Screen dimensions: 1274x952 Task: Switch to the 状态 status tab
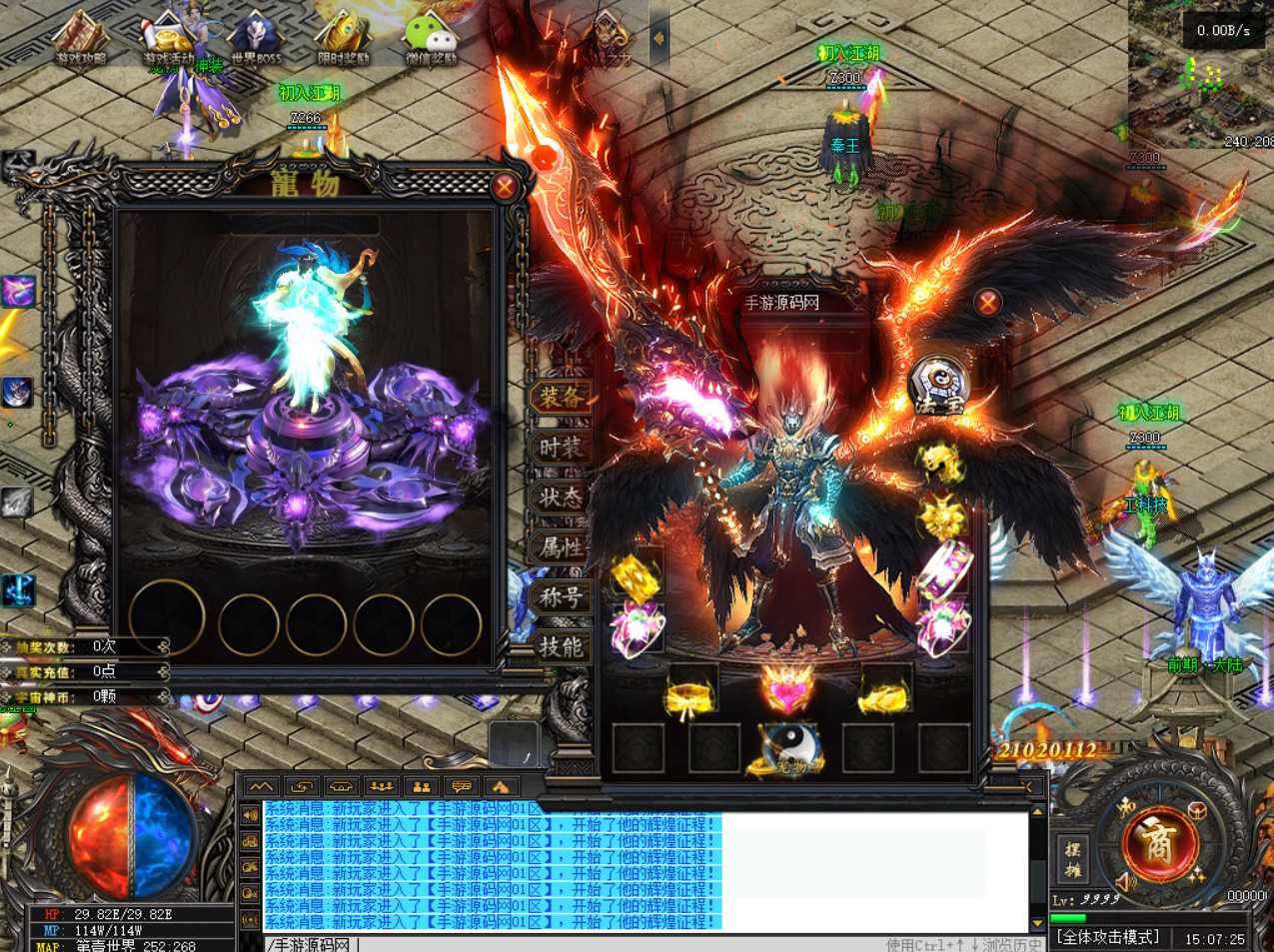[x=561, y=496]
